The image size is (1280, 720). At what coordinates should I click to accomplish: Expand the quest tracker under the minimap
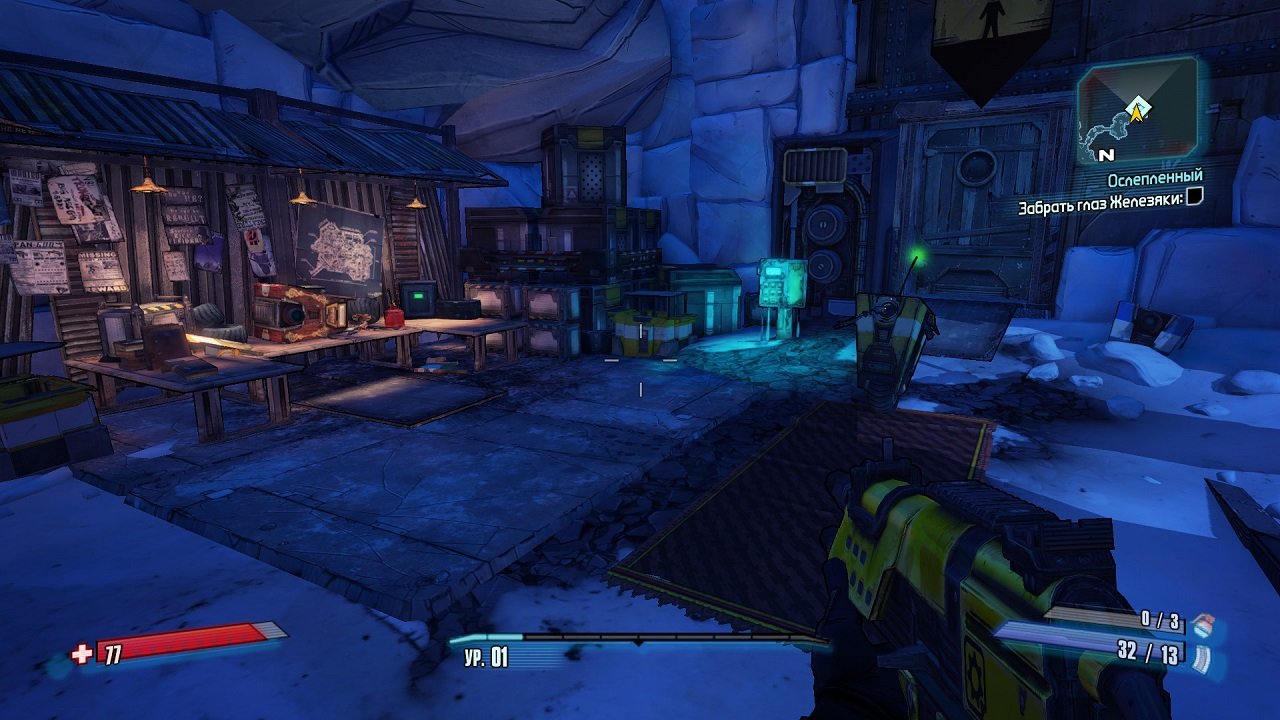1140,190
